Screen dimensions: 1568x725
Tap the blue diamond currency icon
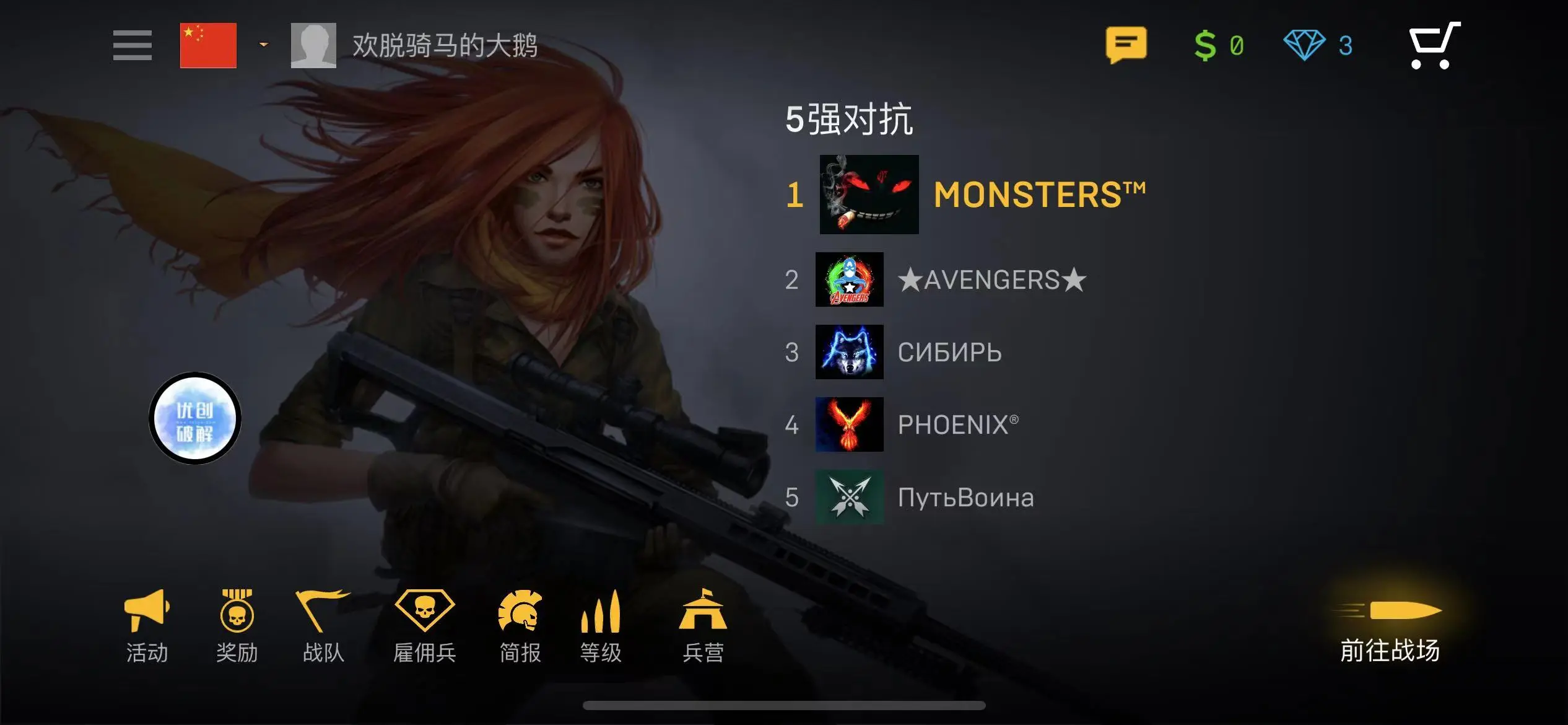1304,45
